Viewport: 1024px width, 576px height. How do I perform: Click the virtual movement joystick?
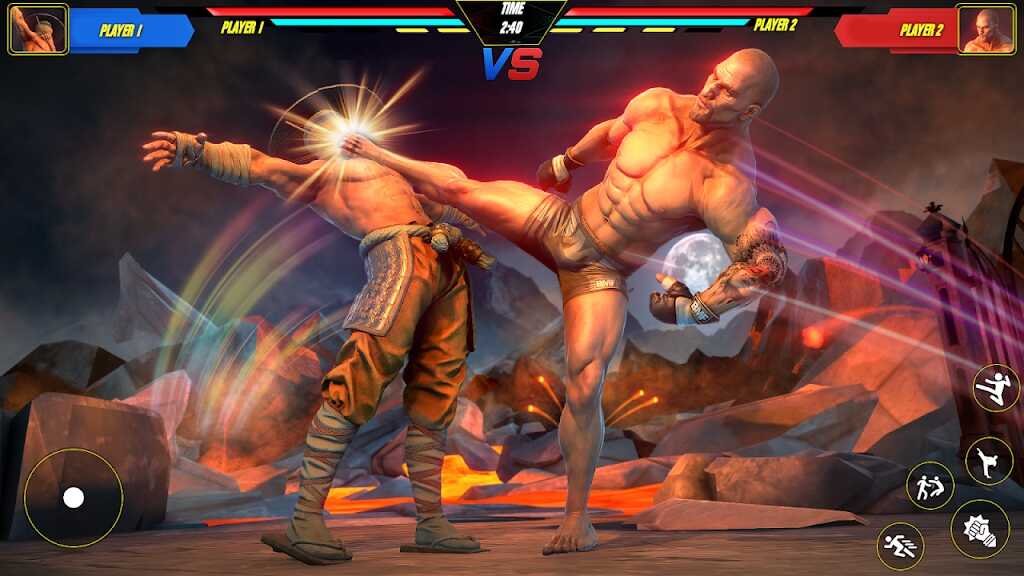pyautogui.click(x=73, y=497)
